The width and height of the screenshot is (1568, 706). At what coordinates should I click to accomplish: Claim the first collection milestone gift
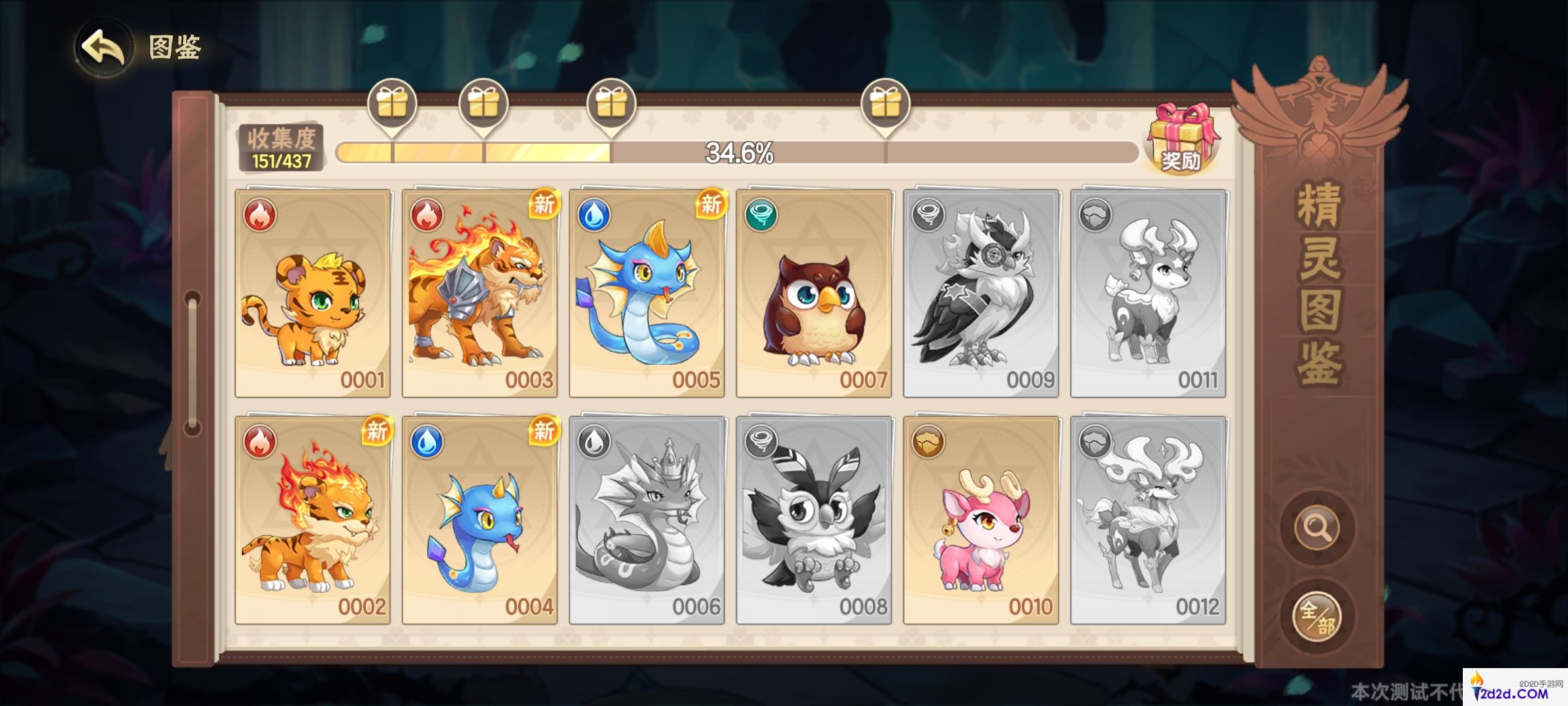pos(392,105)
